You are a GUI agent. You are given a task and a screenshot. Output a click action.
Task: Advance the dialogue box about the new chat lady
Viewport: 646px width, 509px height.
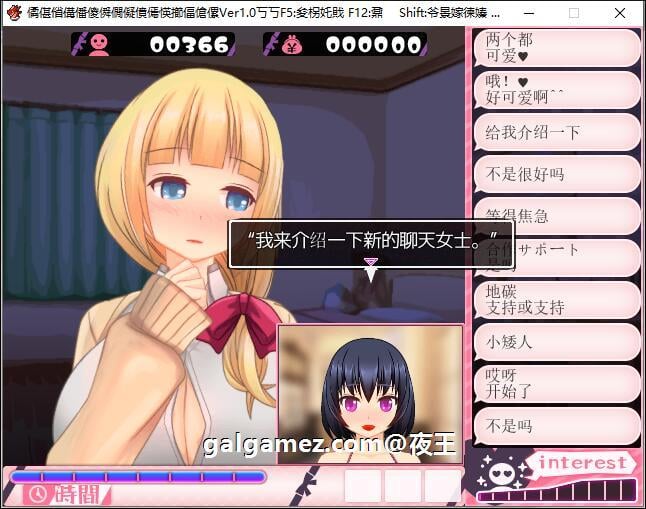tap(370, 243)
